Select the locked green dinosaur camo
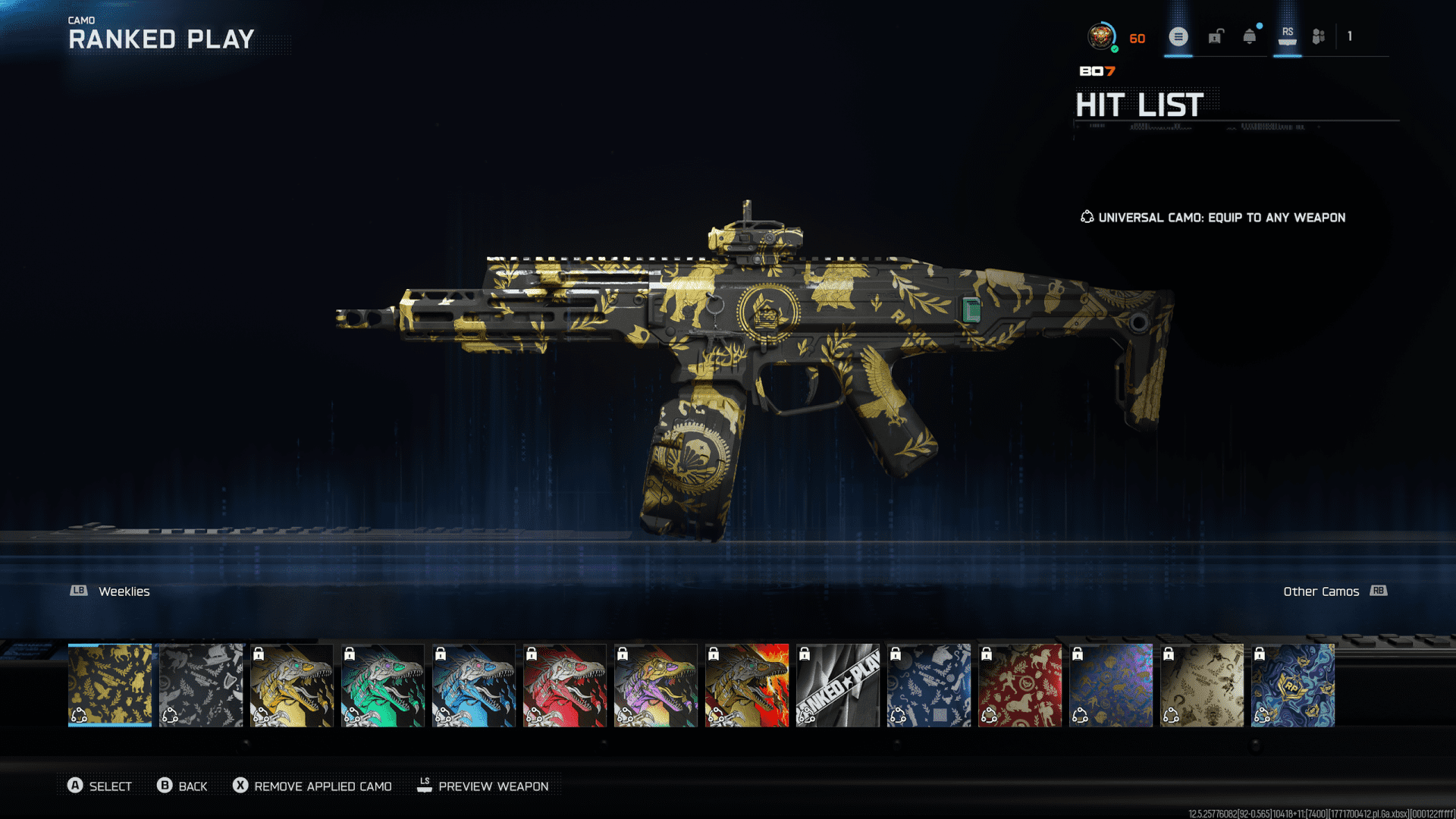Image resolution: width=1456 pixels, height=819 pixels. pos(383,685)
